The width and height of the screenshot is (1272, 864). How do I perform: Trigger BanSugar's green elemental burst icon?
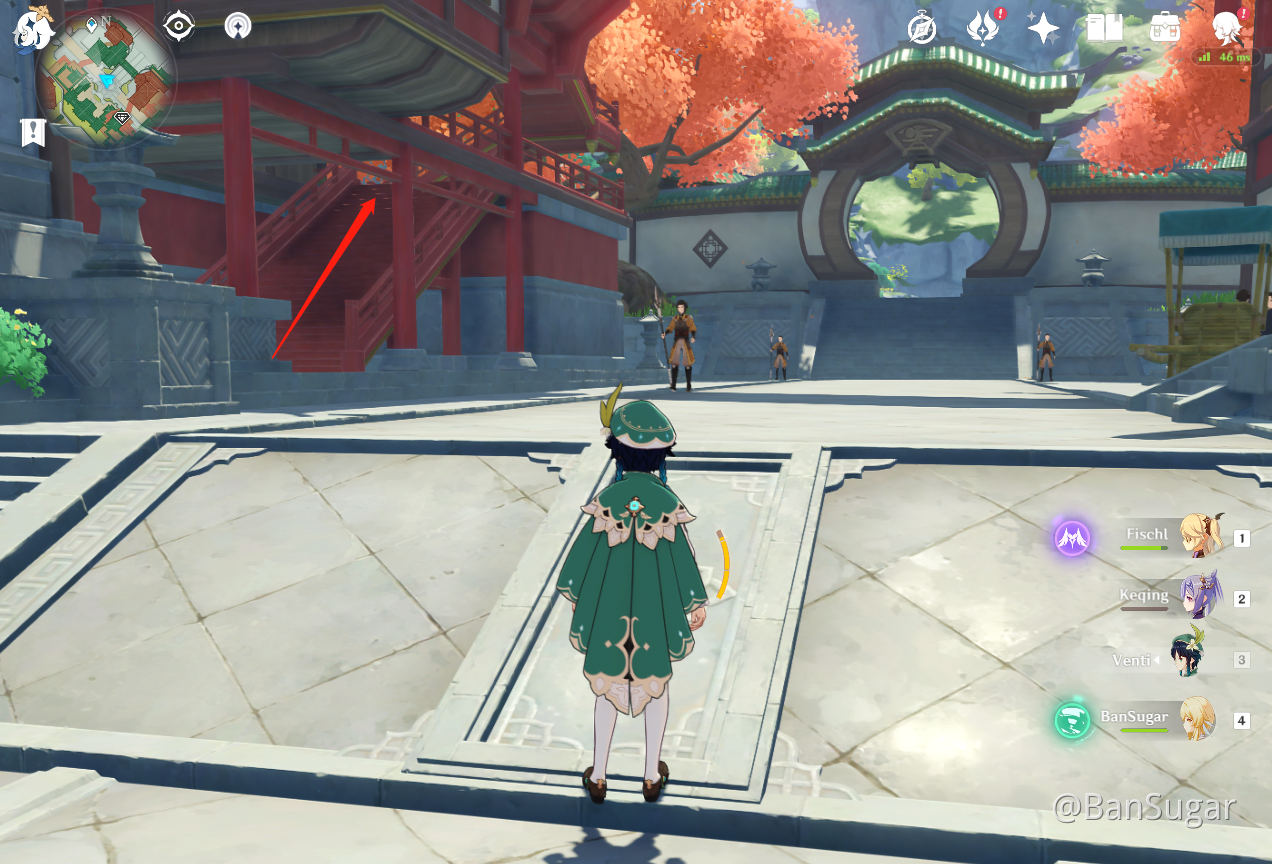[x=1072, y=719]
